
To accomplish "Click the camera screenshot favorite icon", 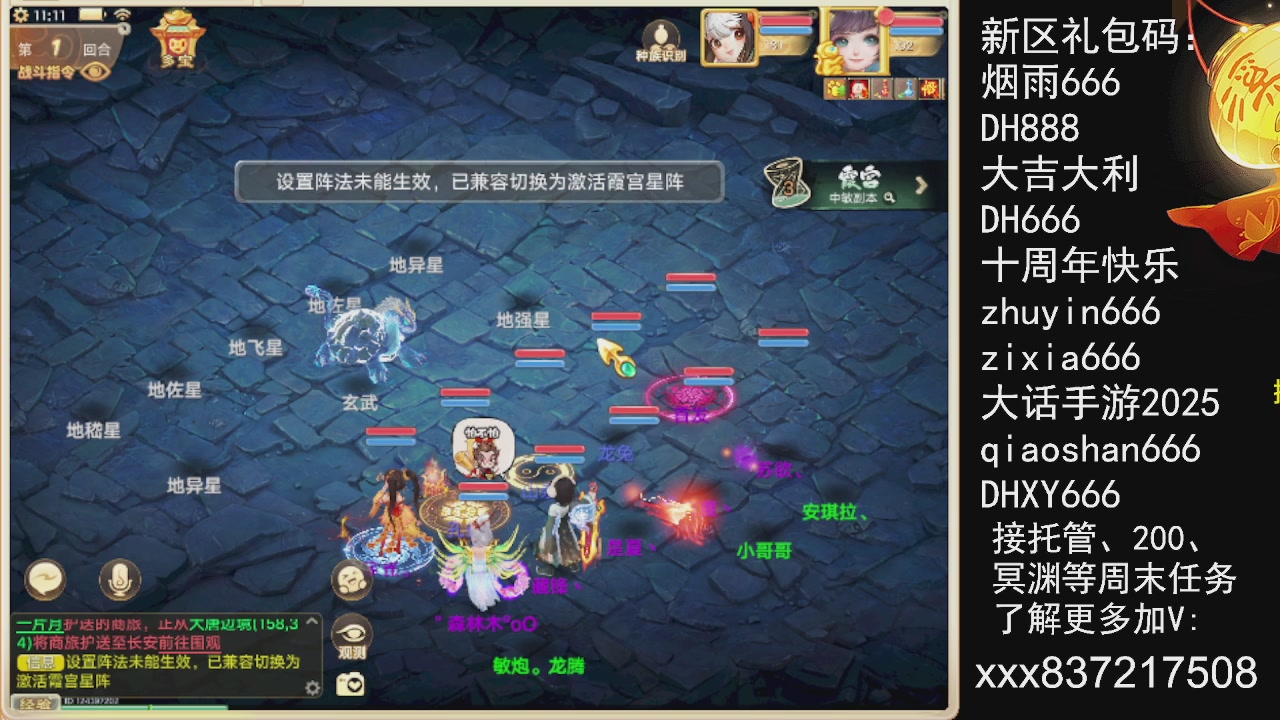I will click(x=350, y=683).
